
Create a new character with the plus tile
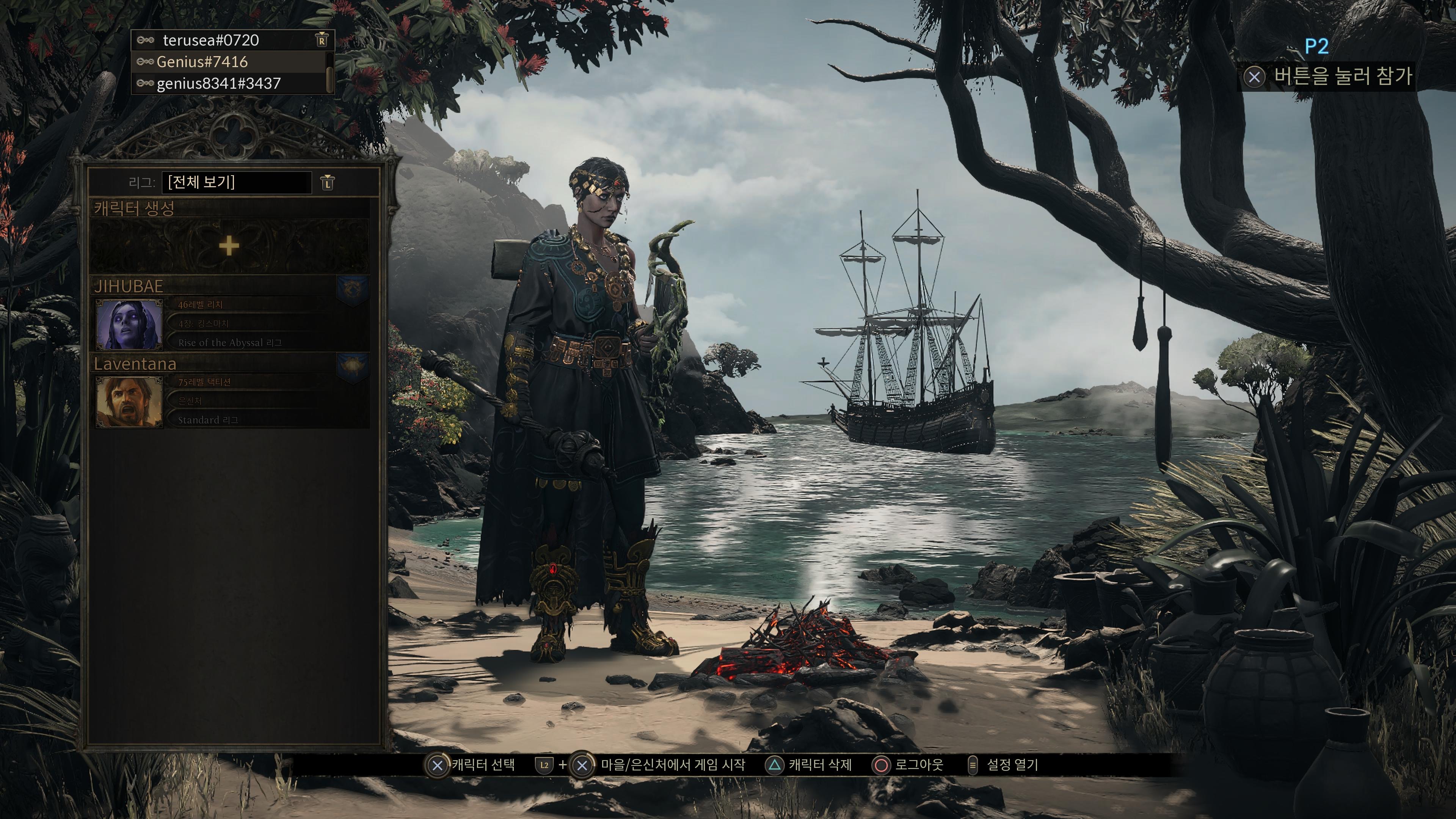(229, 246)
